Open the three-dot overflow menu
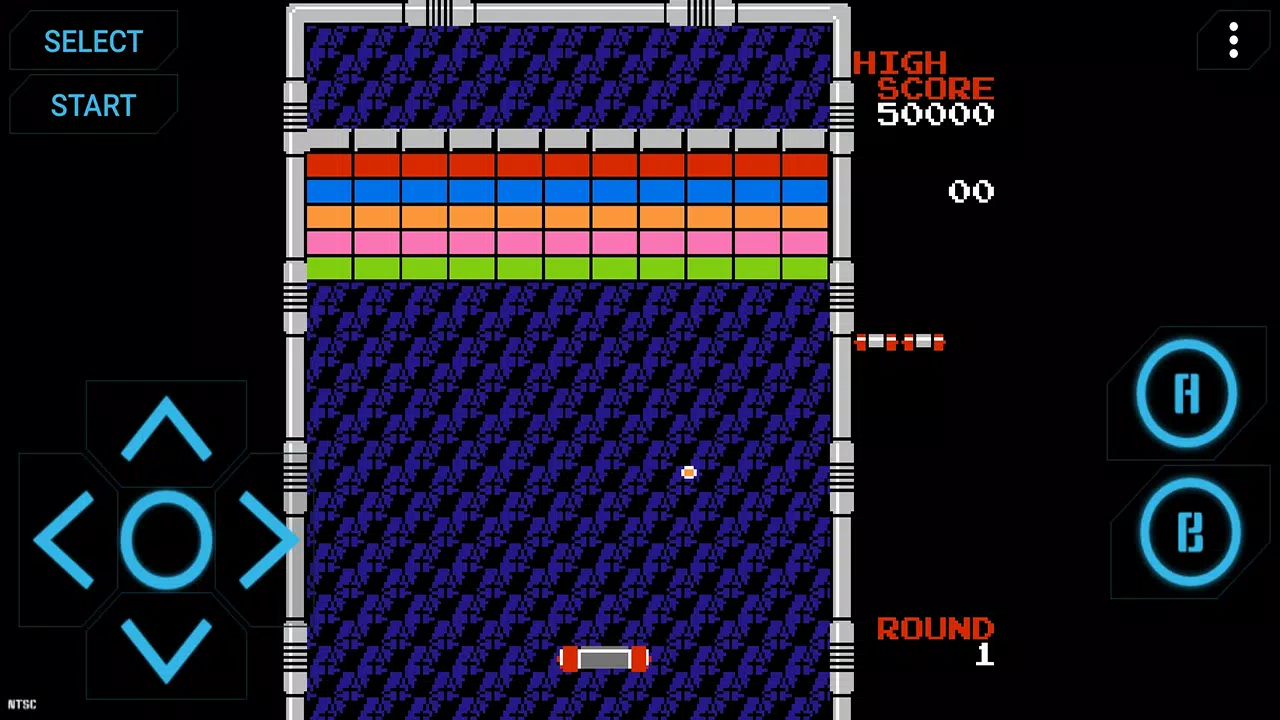 (x=1233, y=41)
